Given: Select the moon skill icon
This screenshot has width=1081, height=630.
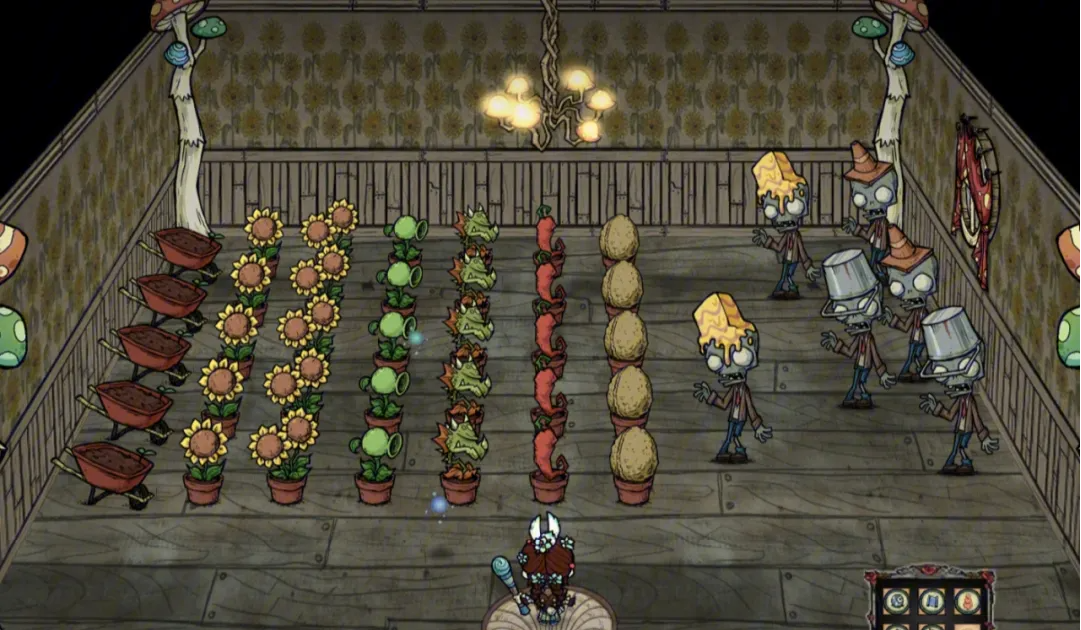Looking at the screenshot, I should [x=894, y=600].
